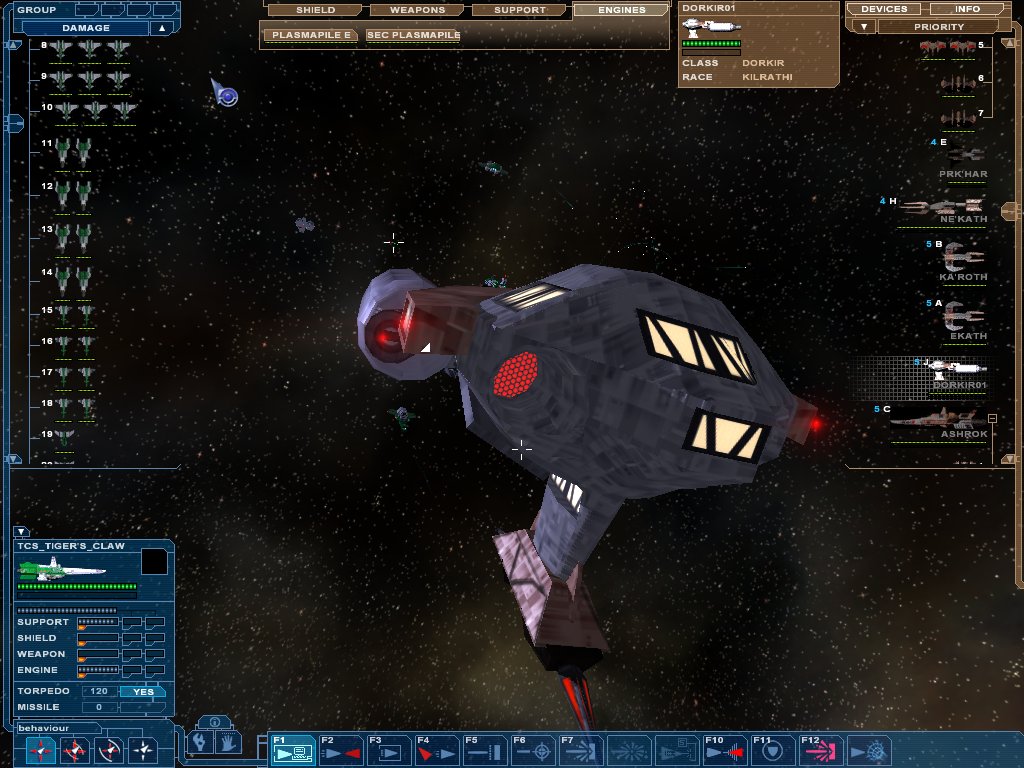Choose the Sec Plasmapile engine target

(413, 35)
